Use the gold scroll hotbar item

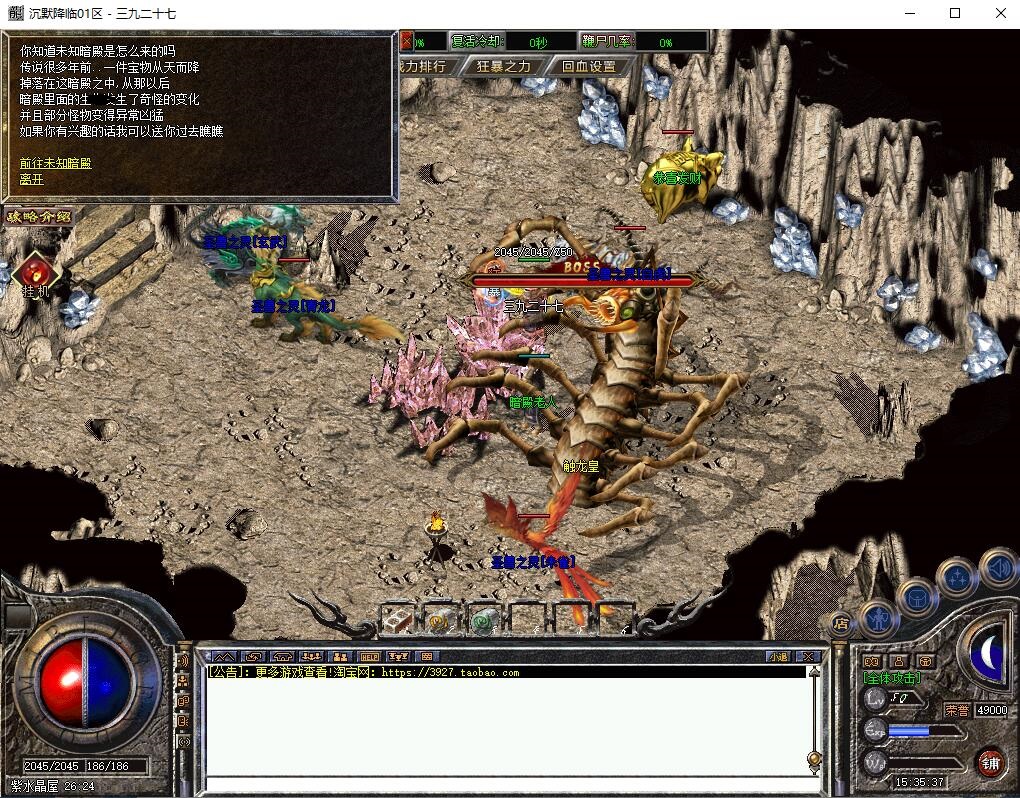[440, 620]
